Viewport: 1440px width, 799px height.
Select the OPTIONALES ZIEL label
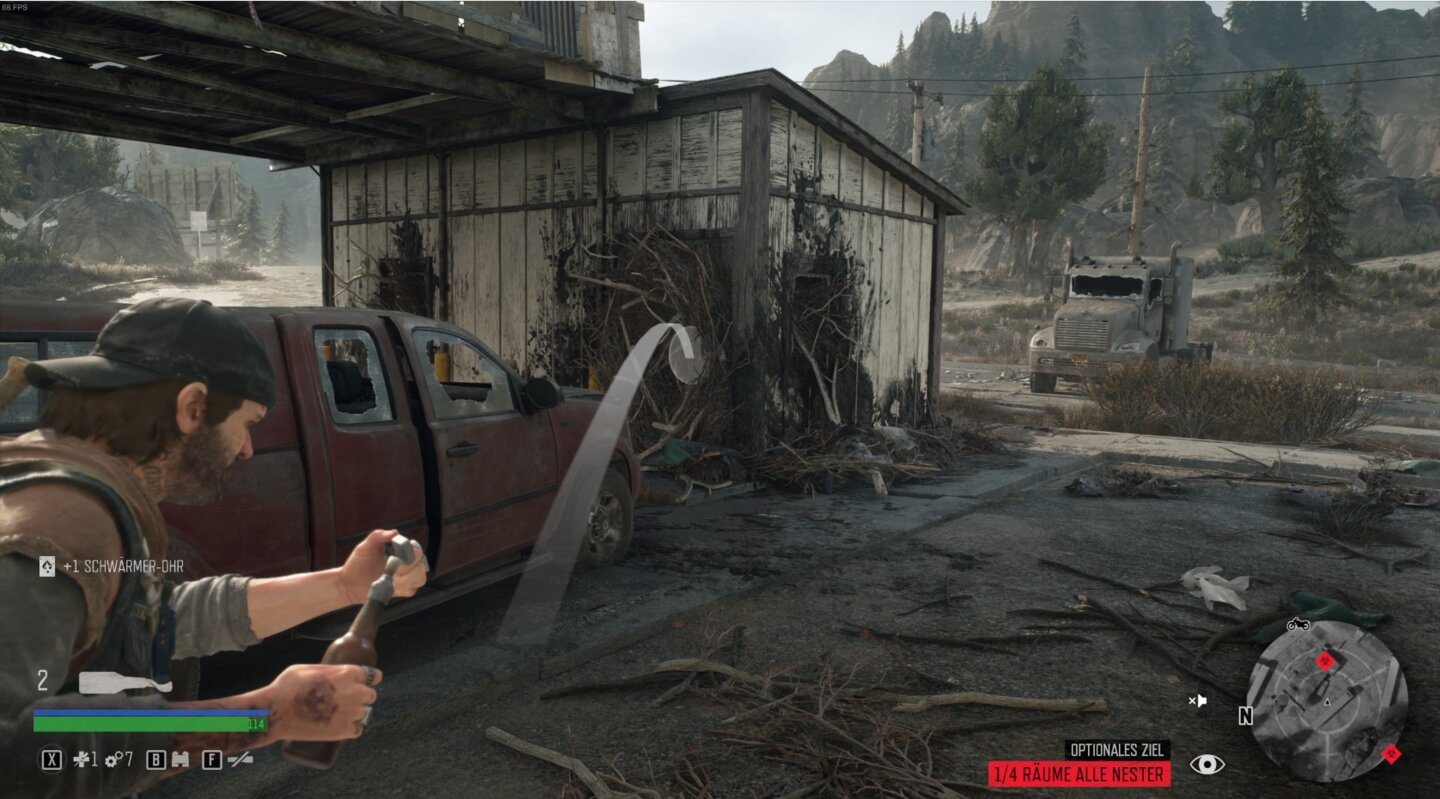coord(1115,747)
